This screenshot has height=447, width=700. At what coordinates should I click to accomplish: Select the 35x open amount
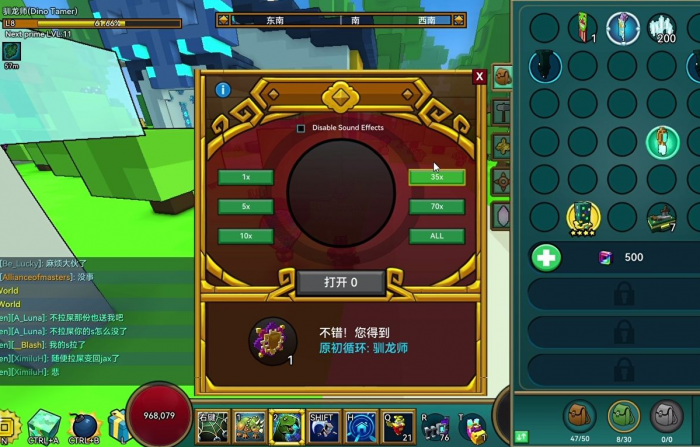(x=437, y=177)
